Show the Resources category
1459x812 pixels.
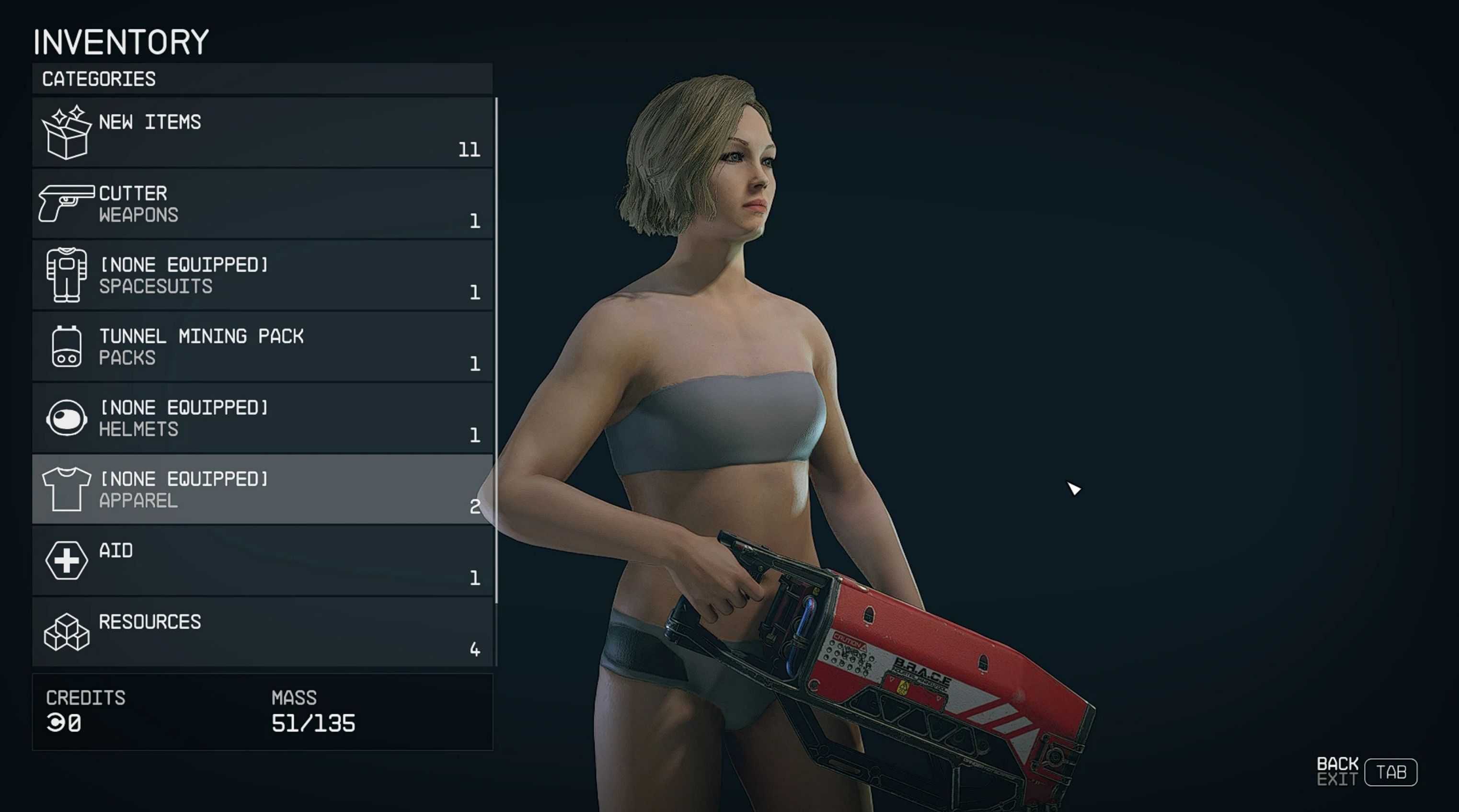pyautogui.click(x=262, y=632)
